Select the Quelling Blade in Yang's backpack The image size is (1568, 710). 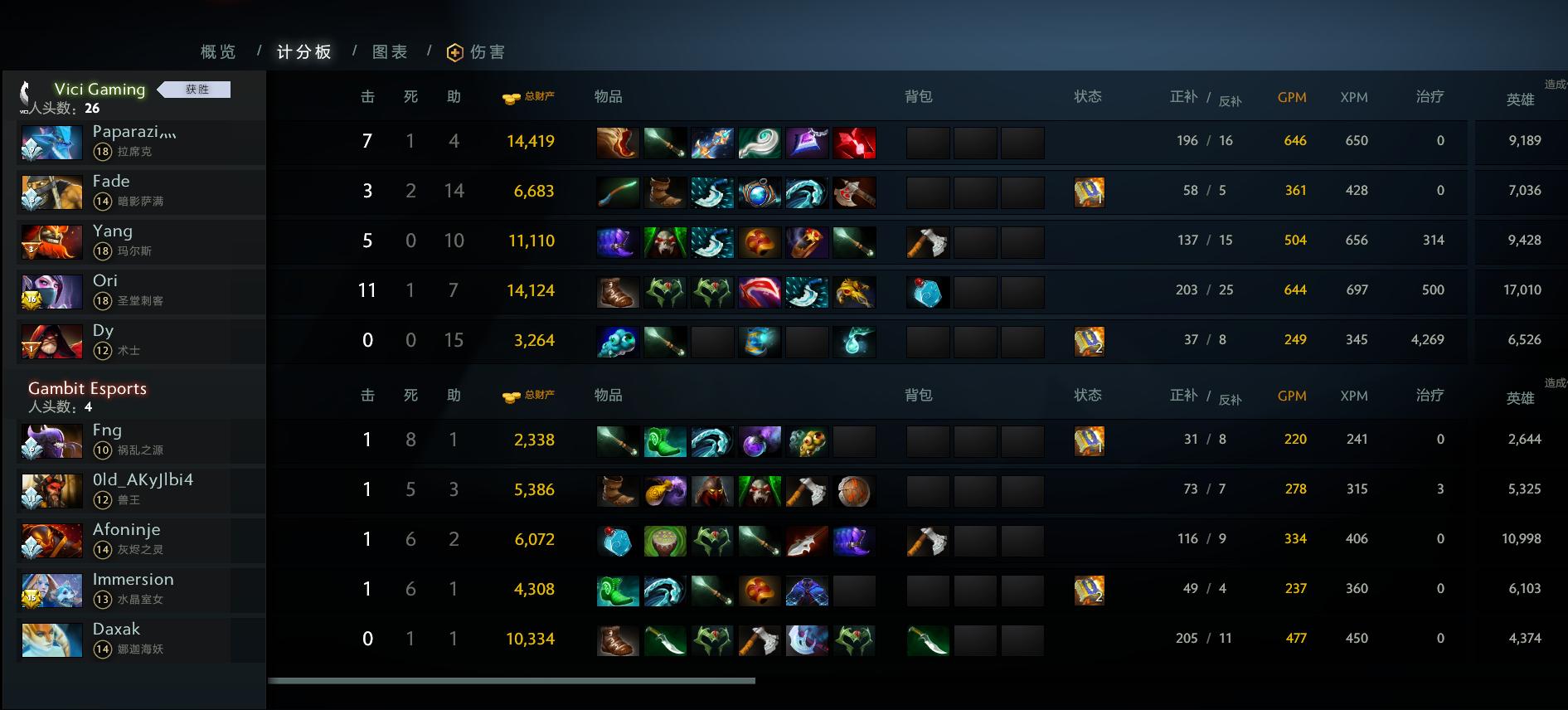point(929,241)
